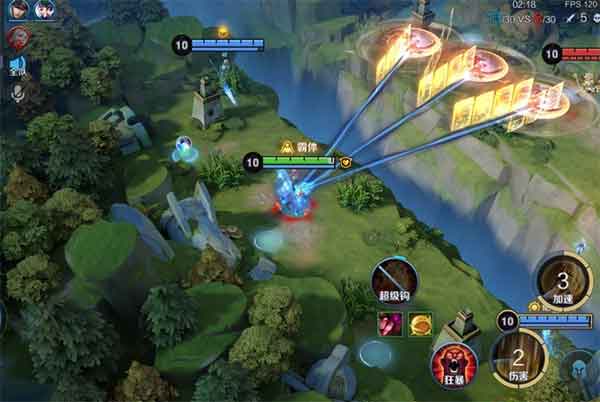Trigger the 伤害 damage skill button
600x402 pixels.
(518, 357)
